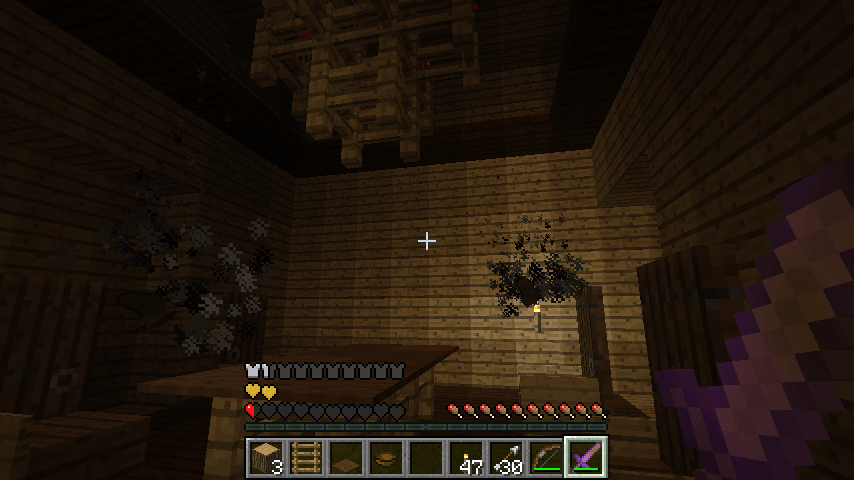Equip the bow from the hotbar
854x480 pixels.
click(x=546, y=458)
